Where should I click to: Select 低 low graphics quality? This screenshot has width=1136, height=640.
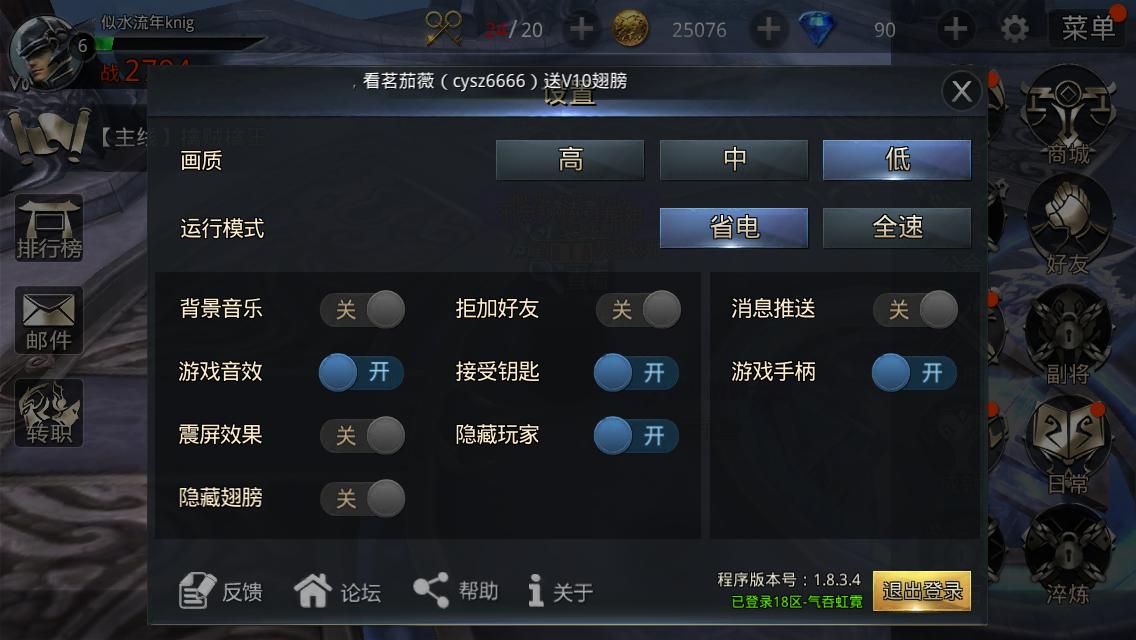point(897,160)
